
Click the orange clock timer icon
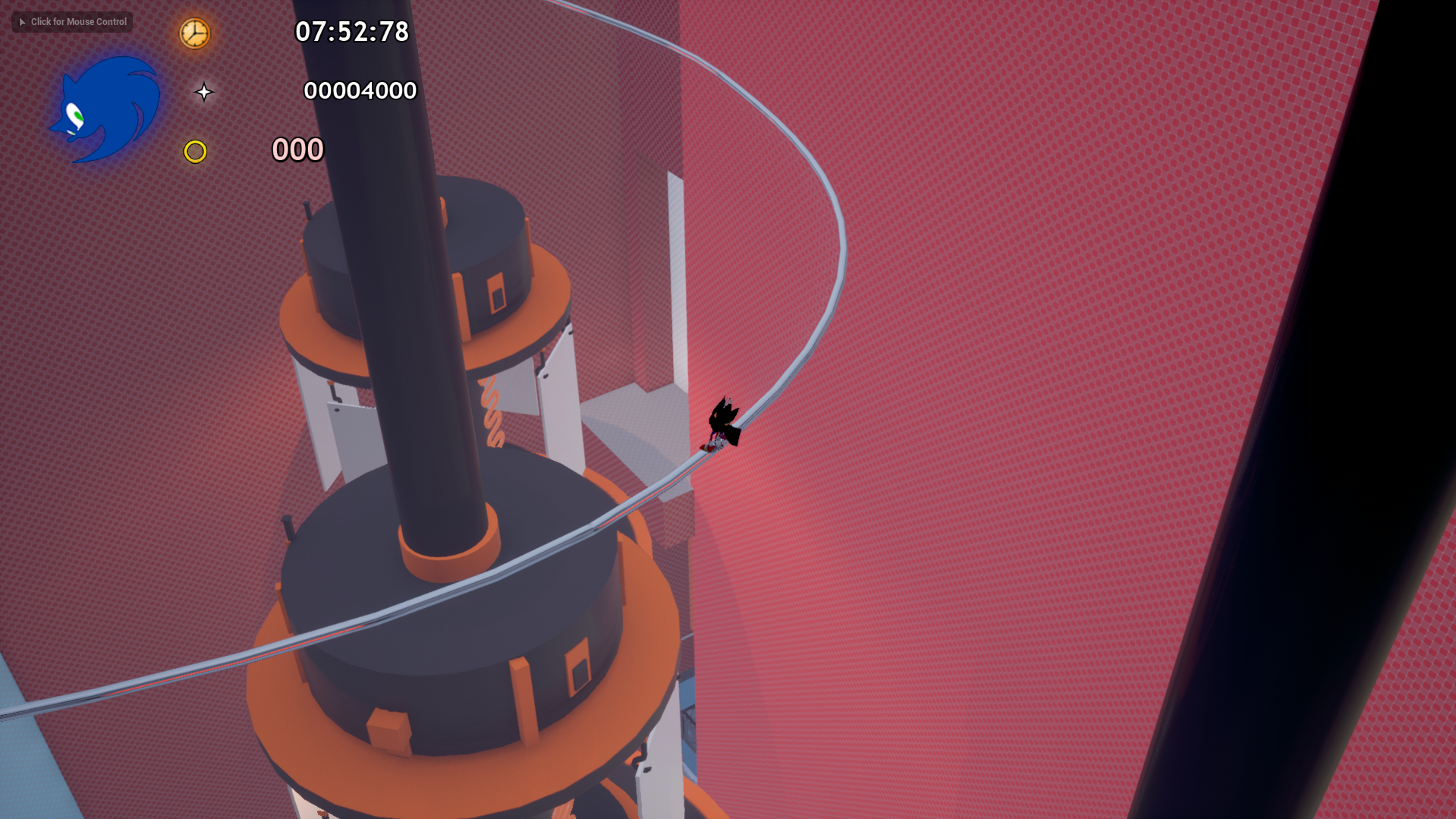pos(194,33)
